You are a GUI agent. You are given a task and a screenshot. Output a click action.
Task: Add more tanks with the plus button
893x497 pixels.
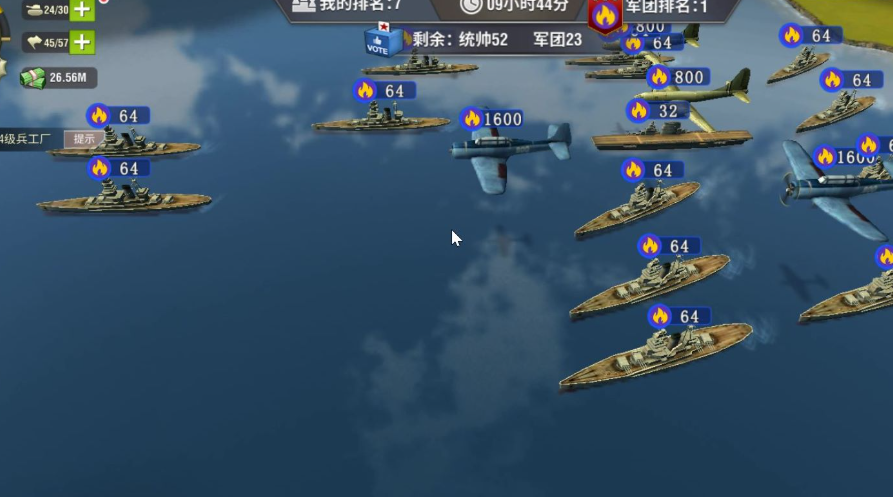click(x=82, y=11)
